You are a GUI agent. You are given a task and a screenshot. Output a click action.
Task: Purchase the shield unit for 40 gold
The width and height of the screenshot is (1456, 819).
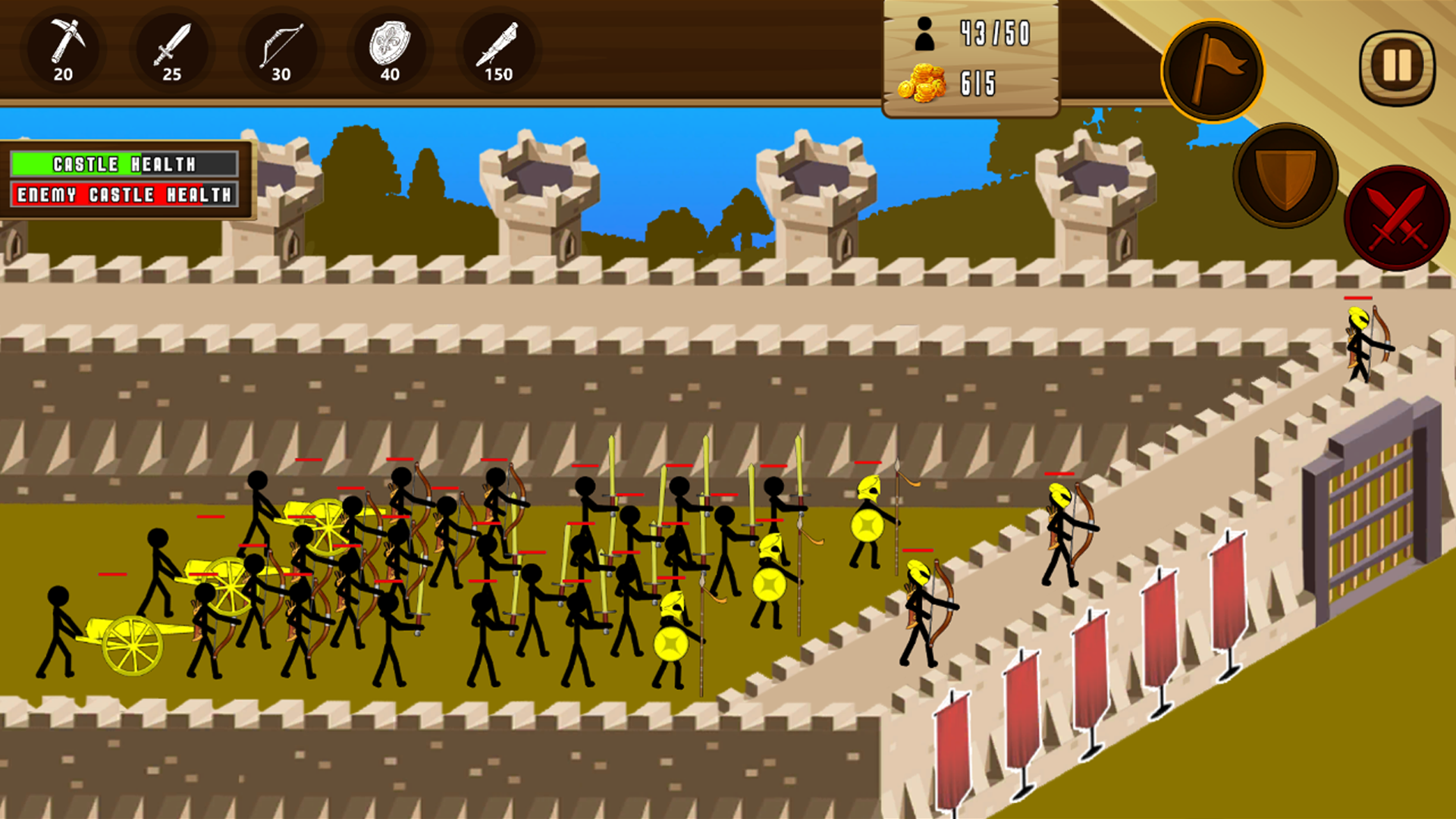(391, 49)
